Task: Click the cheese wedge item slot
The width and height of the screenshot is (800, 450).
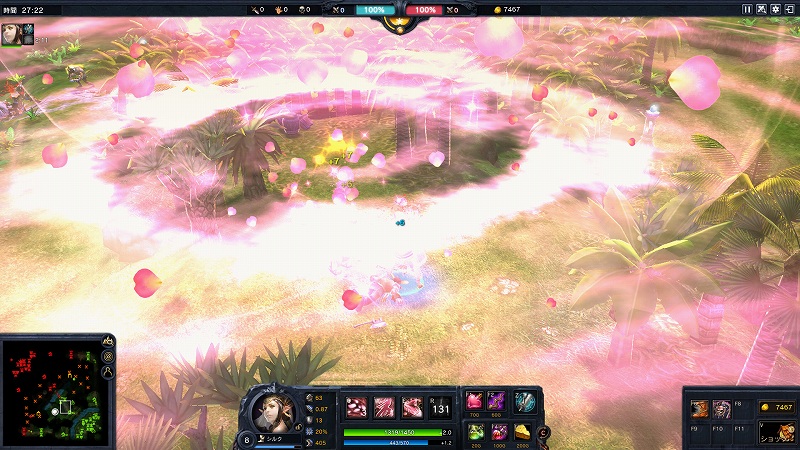Action: (523, 431)
